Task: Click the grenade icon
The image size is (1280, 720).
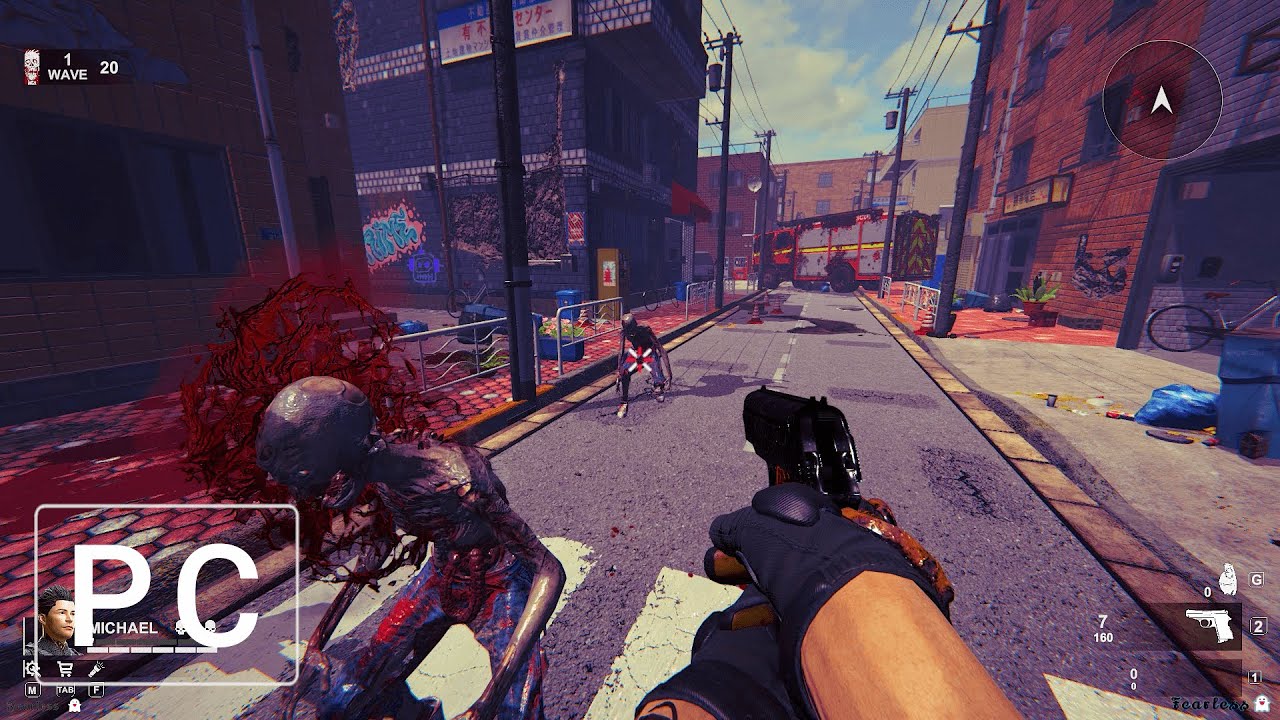Action: [1229, 581]
